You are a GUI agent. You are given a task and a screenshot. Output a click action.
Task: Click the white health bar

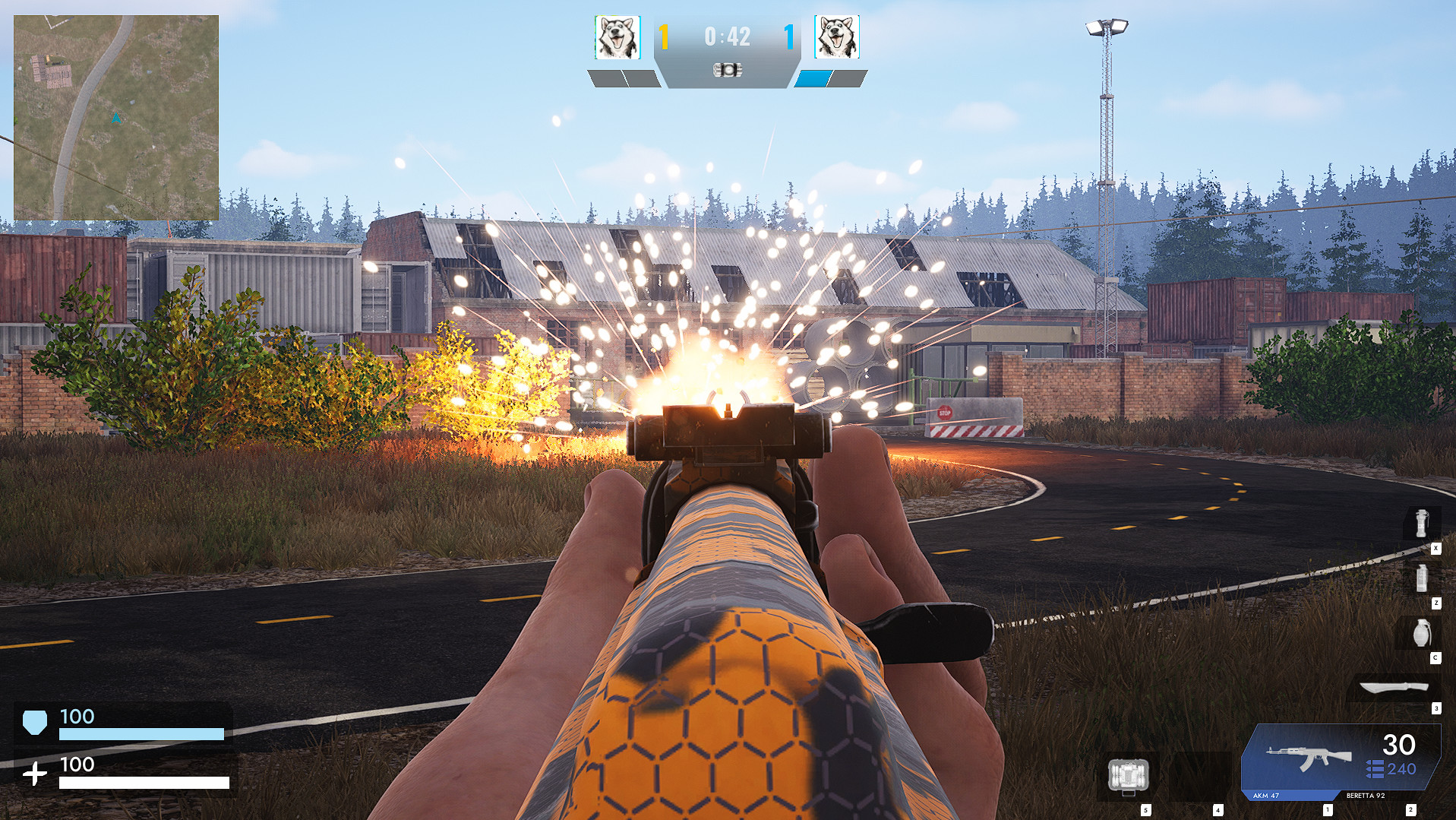click(x=144, y=781)
